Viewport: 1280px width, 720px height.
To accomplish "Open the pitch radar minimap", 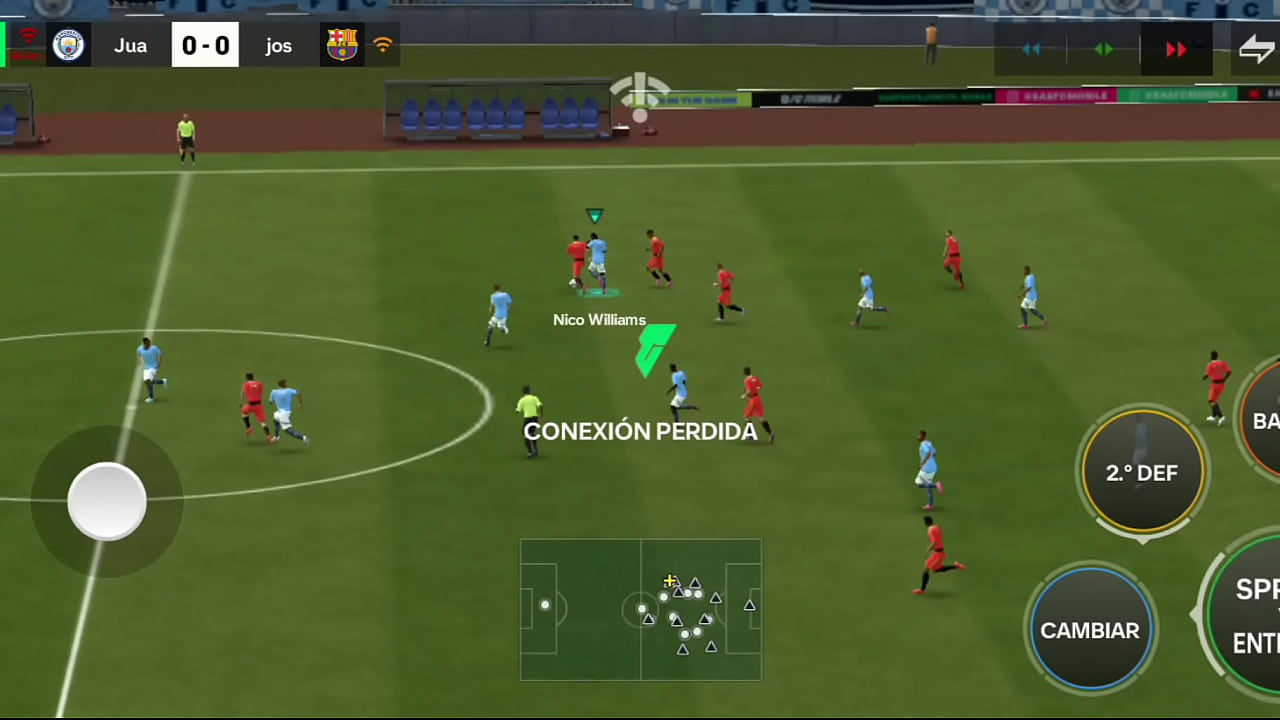I will [640, 609].
